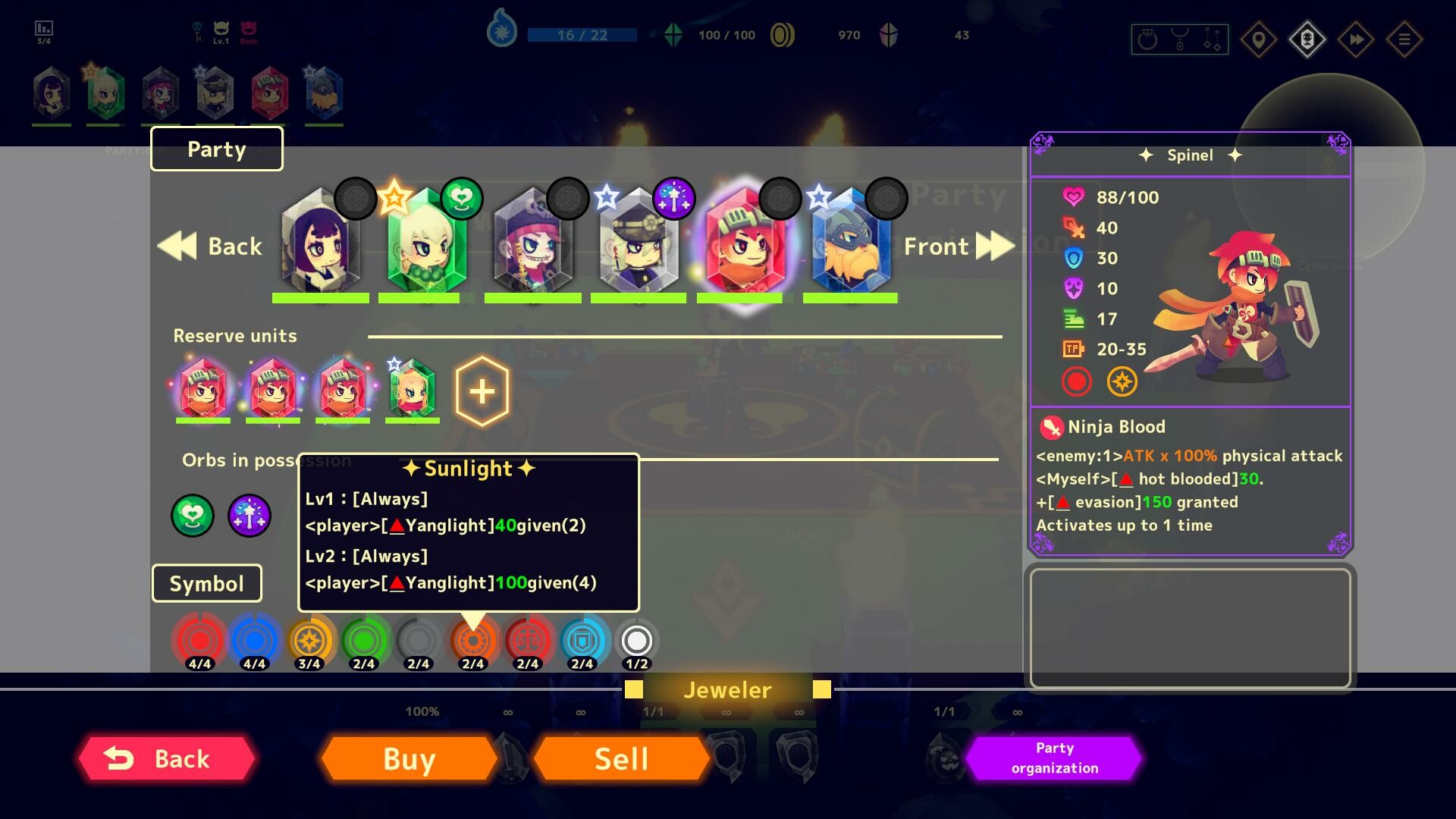Click the Ninja Blood skill icon on Spinel's card

pyautogui.click(x=1051, y=425)
